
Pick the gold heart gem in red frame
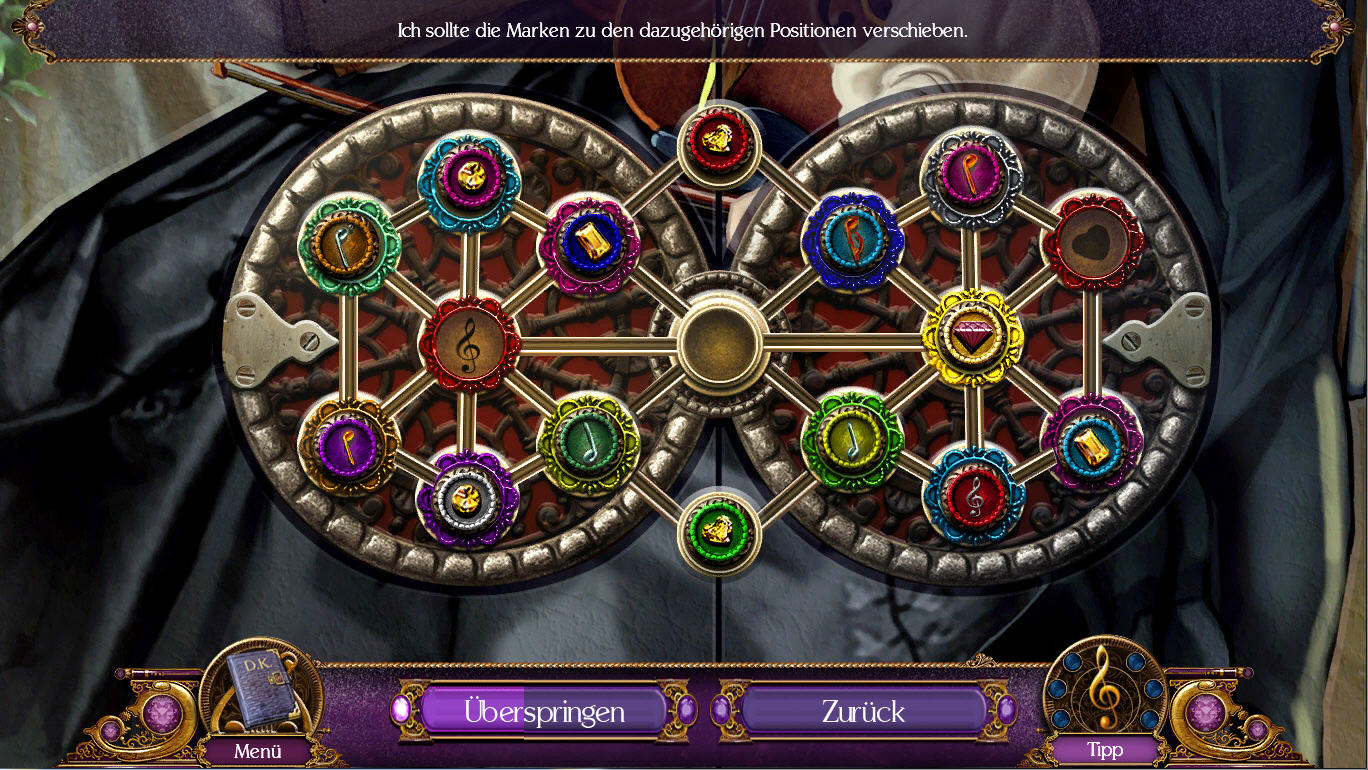click(719, 145)
